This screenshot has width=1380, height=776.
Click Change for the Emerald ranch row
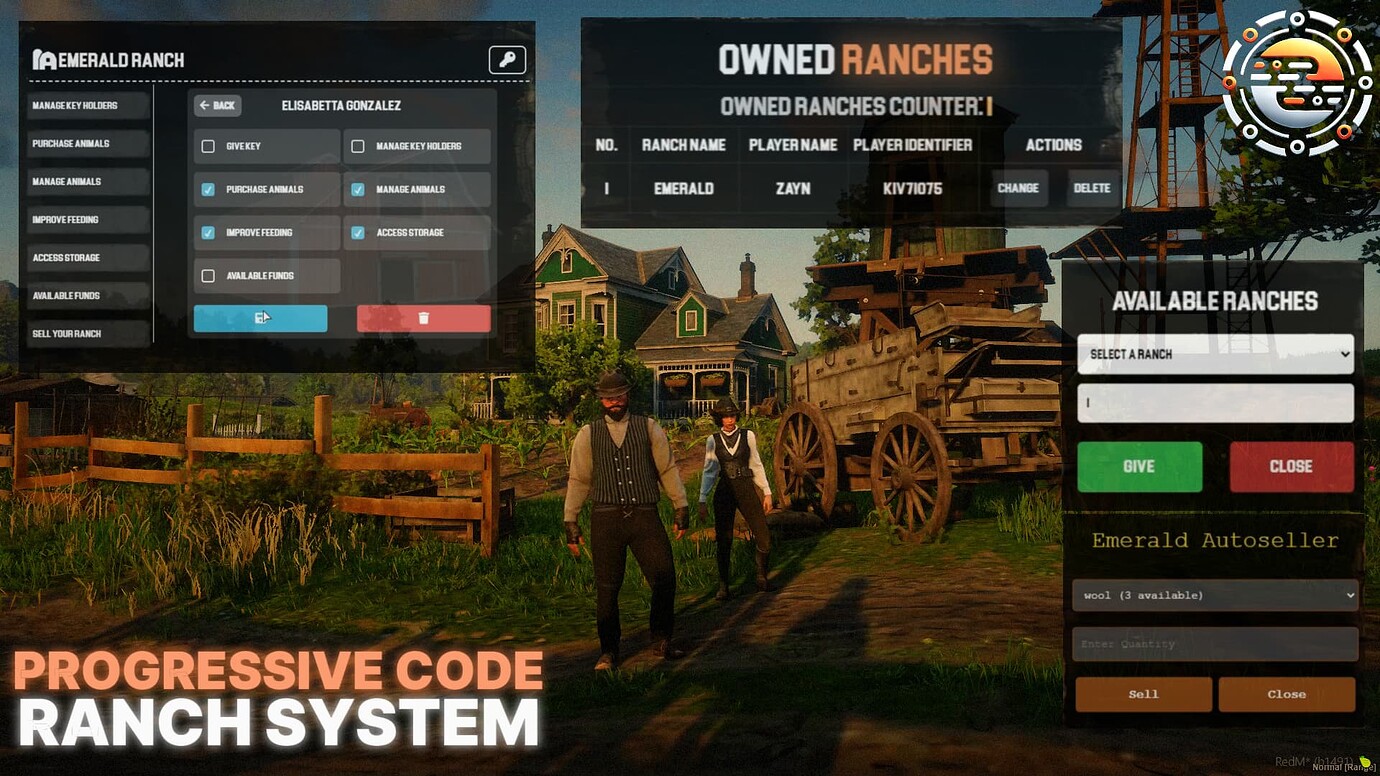click(x=1018, y=188)
